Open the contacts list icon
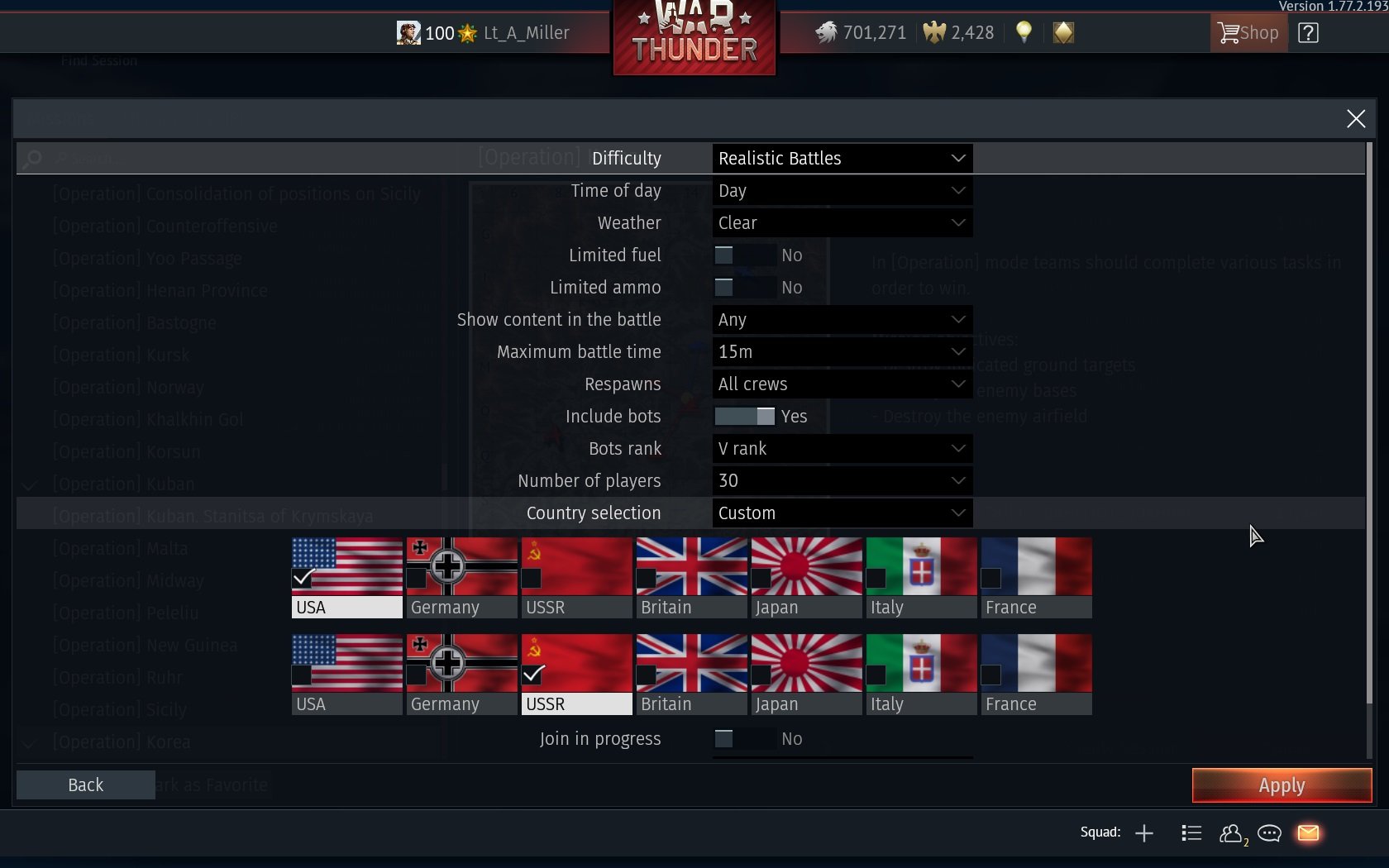This screenshot has width=1389, height=868. 1231,834
